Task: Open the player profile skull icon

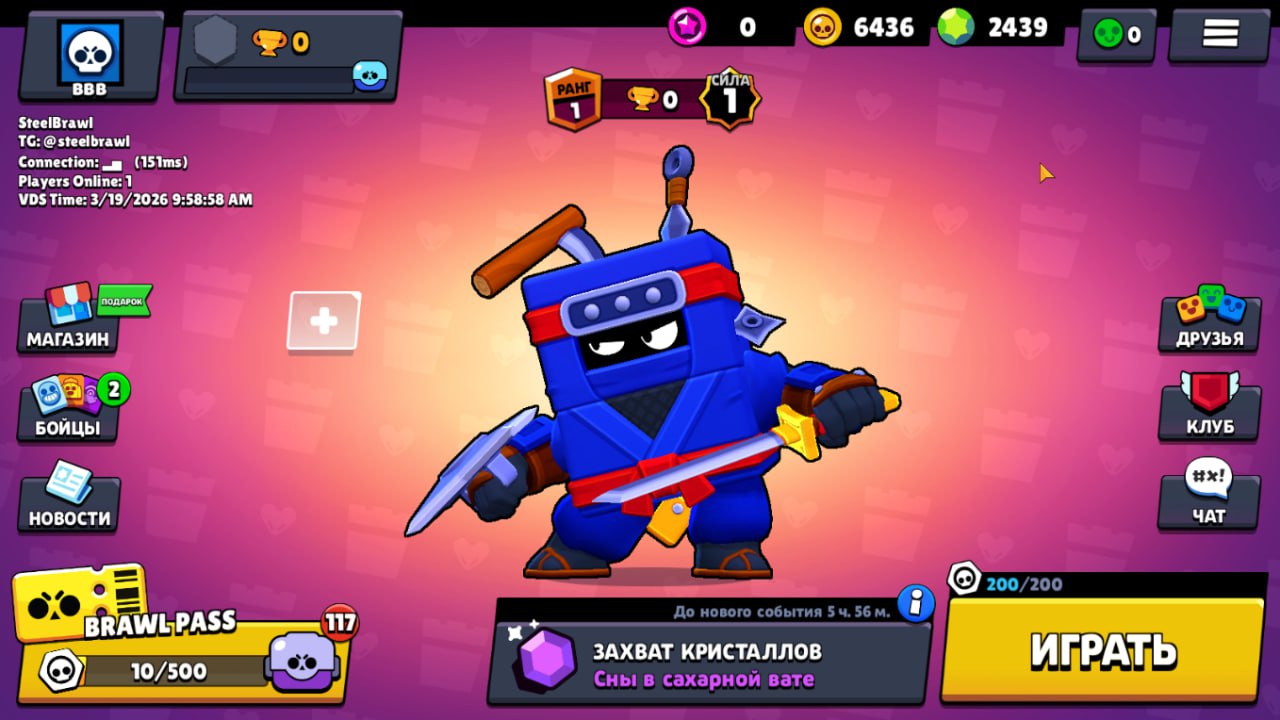Action: (x=90, y=50)
